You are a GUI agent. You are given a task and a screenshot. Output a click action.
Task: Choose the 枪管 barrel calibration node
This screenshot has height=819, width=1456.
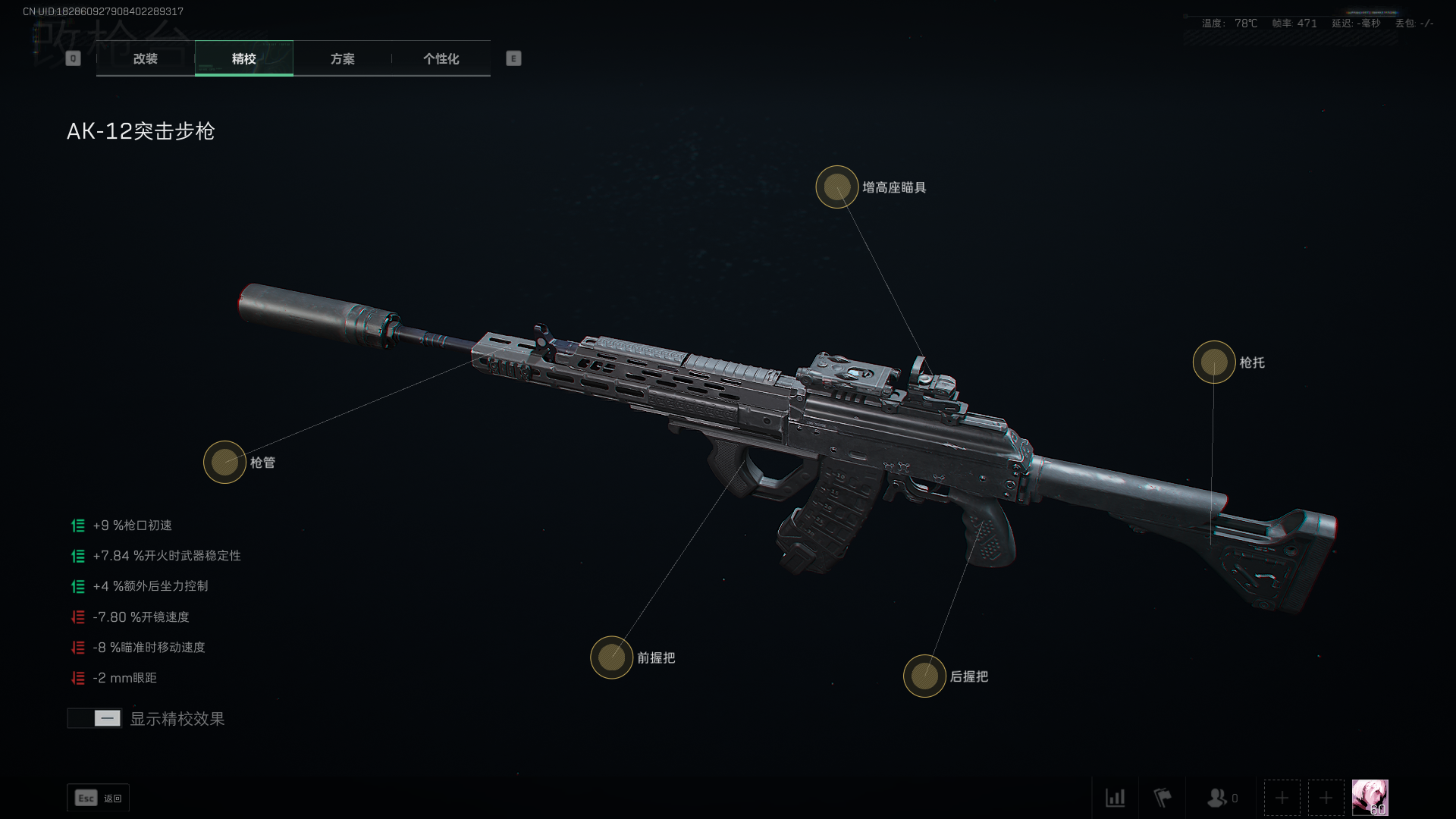point(224,462)
